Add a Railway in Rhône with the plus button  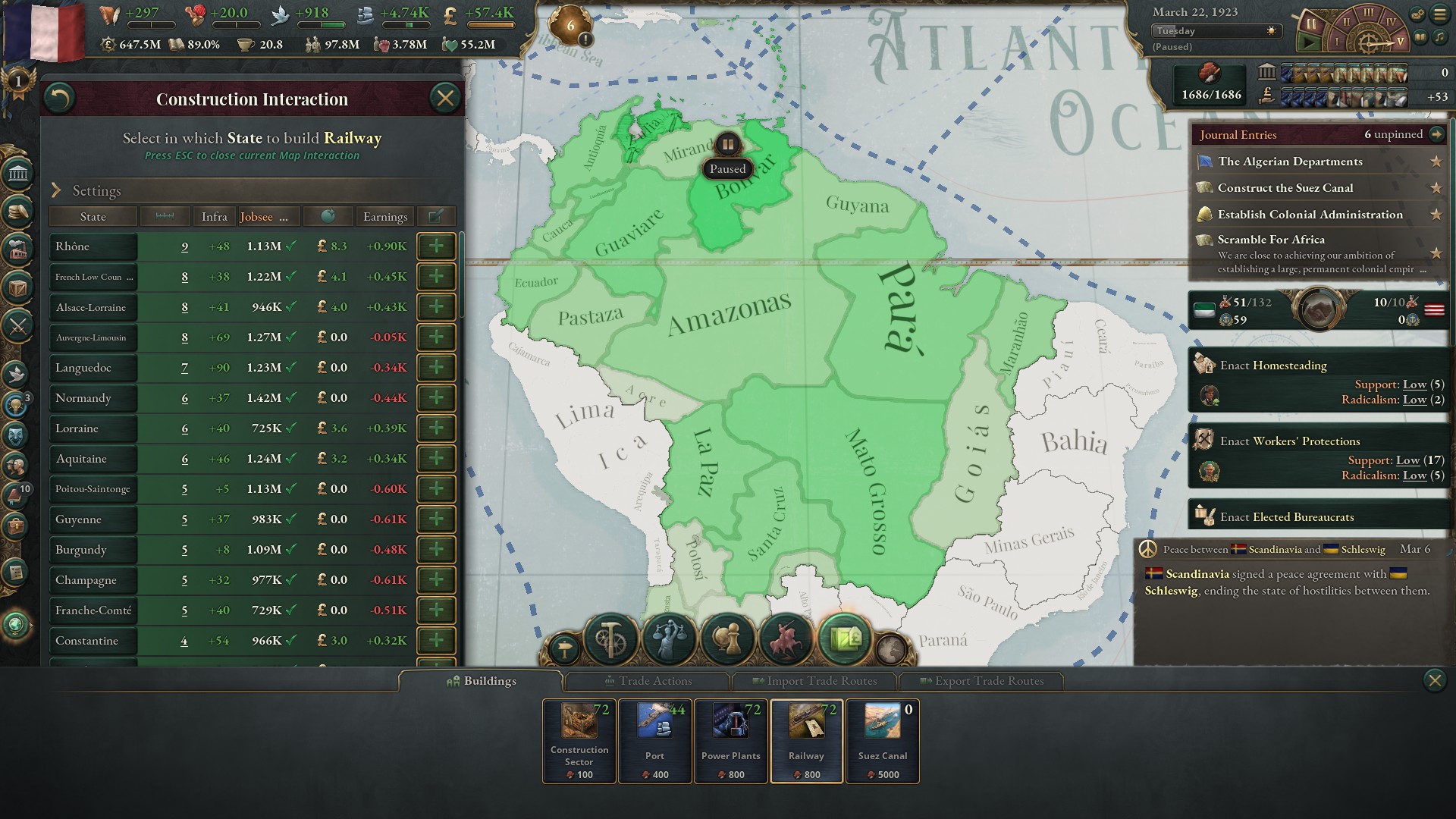(x=436, y=246)
